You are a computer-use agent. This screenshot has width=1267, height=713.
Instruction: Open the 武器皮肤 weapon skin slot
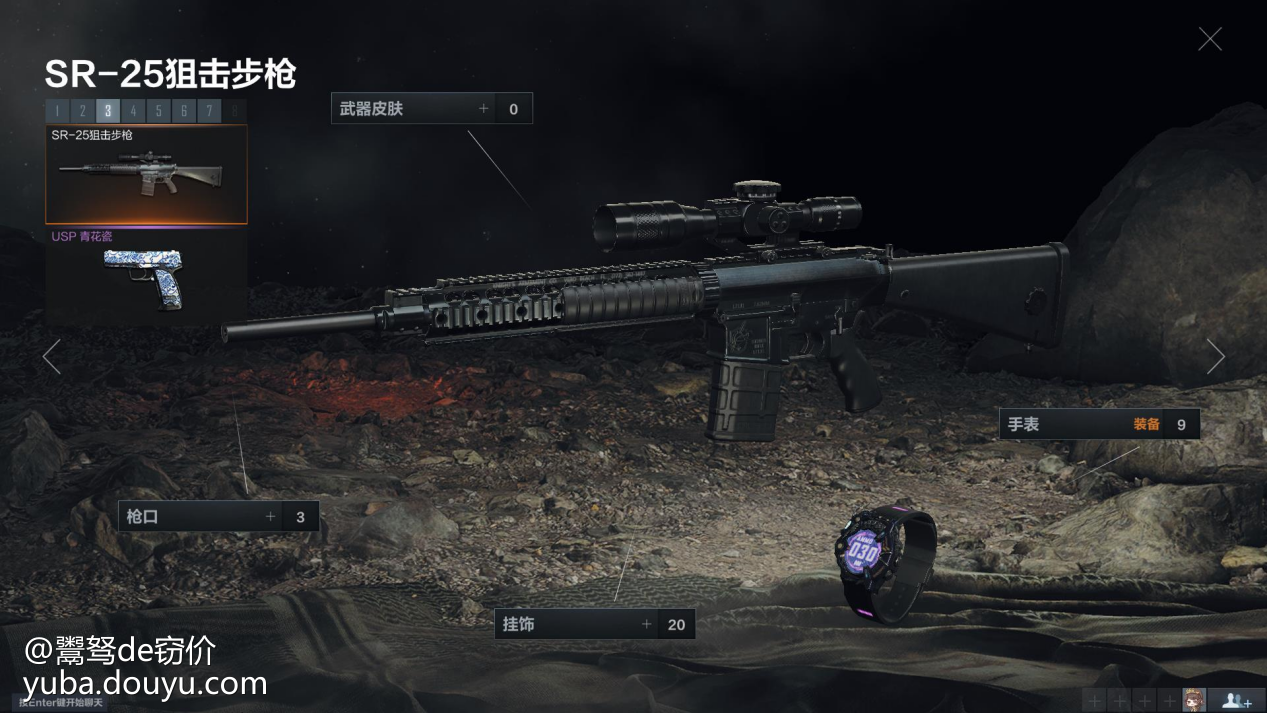click(431, 109)
